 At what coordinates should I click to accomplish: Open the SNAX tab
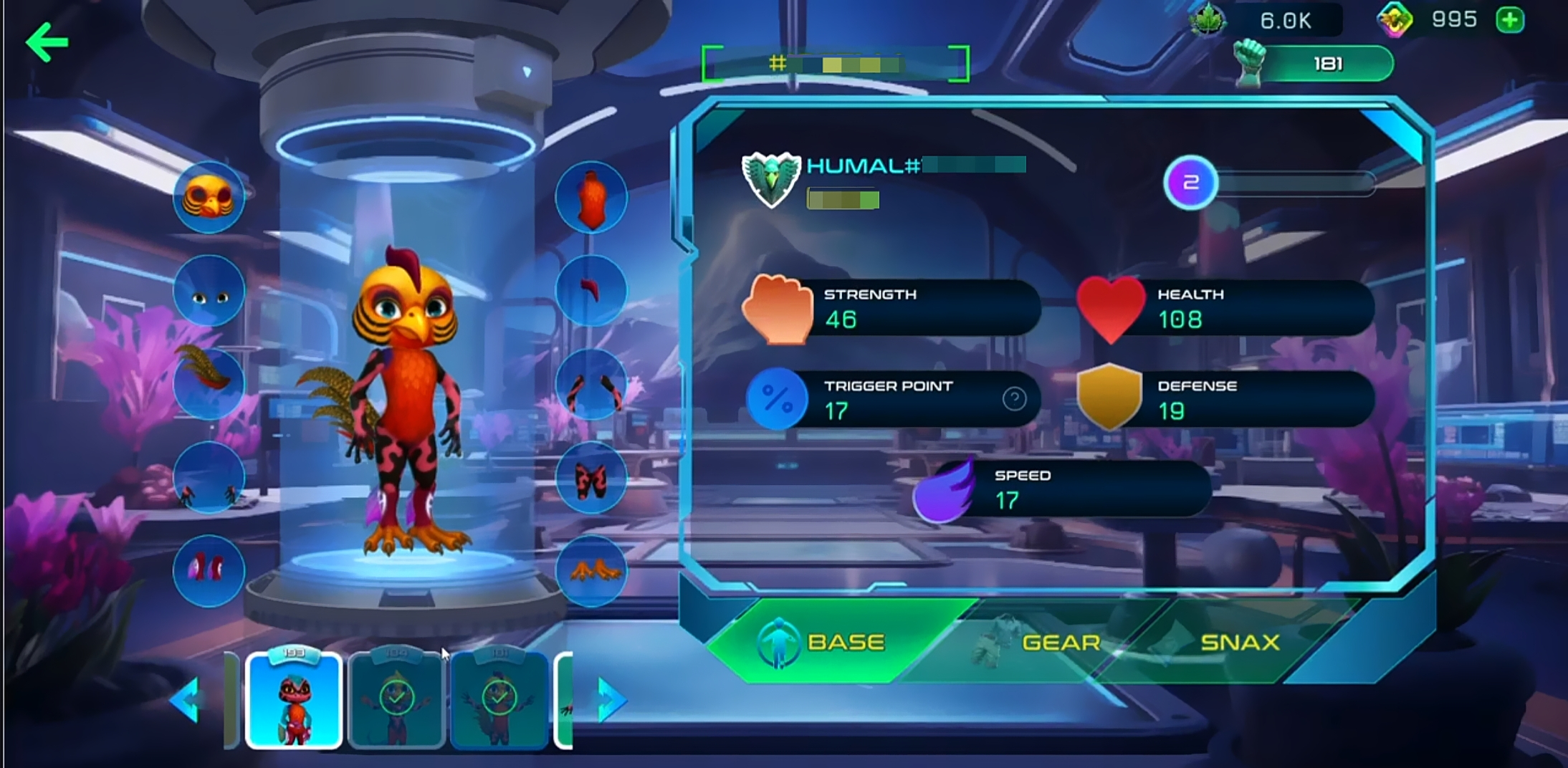[1240, 642]
